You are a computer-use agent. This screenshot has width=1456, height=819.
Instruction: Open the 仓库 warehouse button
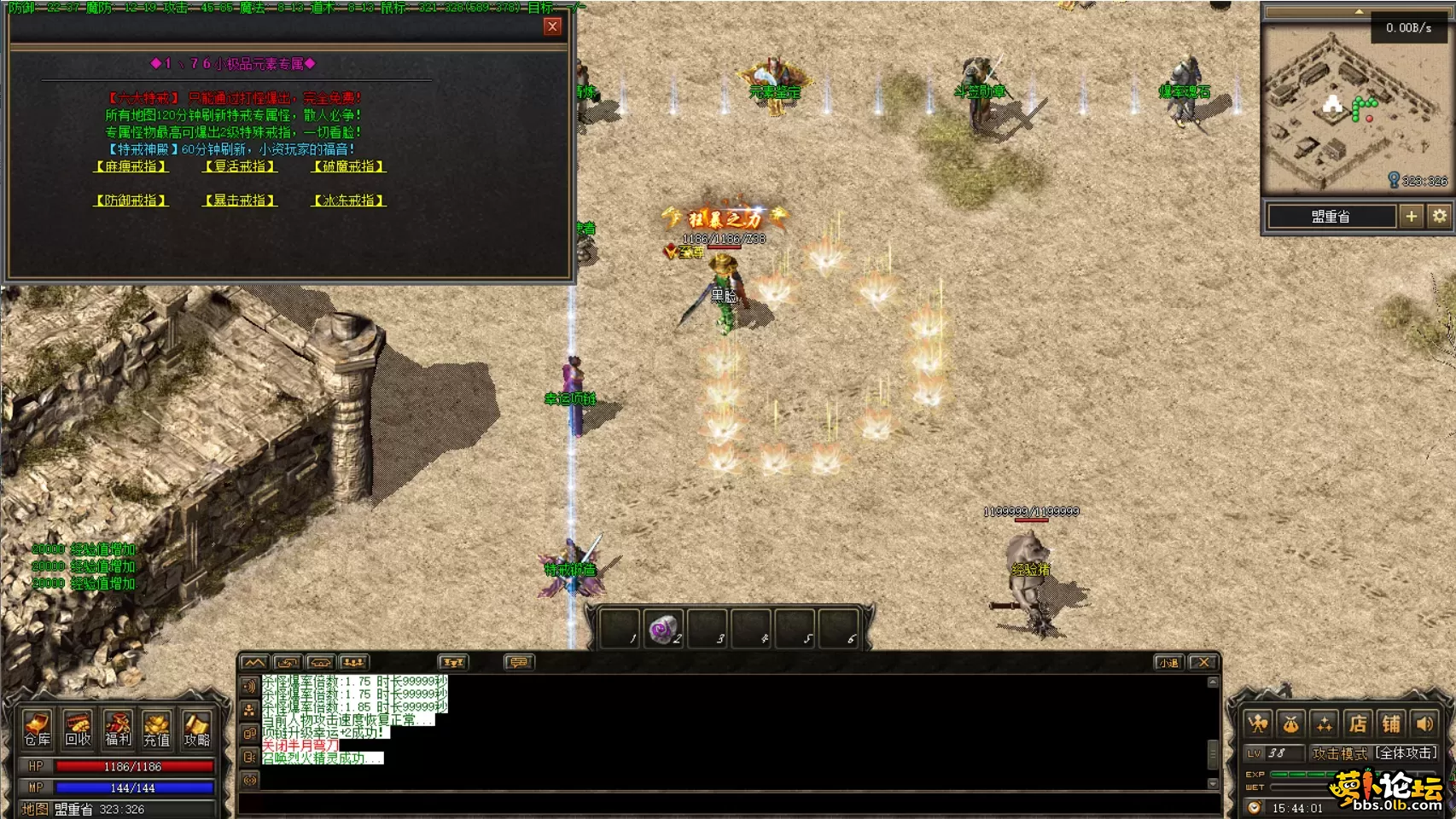click(38, 729)
